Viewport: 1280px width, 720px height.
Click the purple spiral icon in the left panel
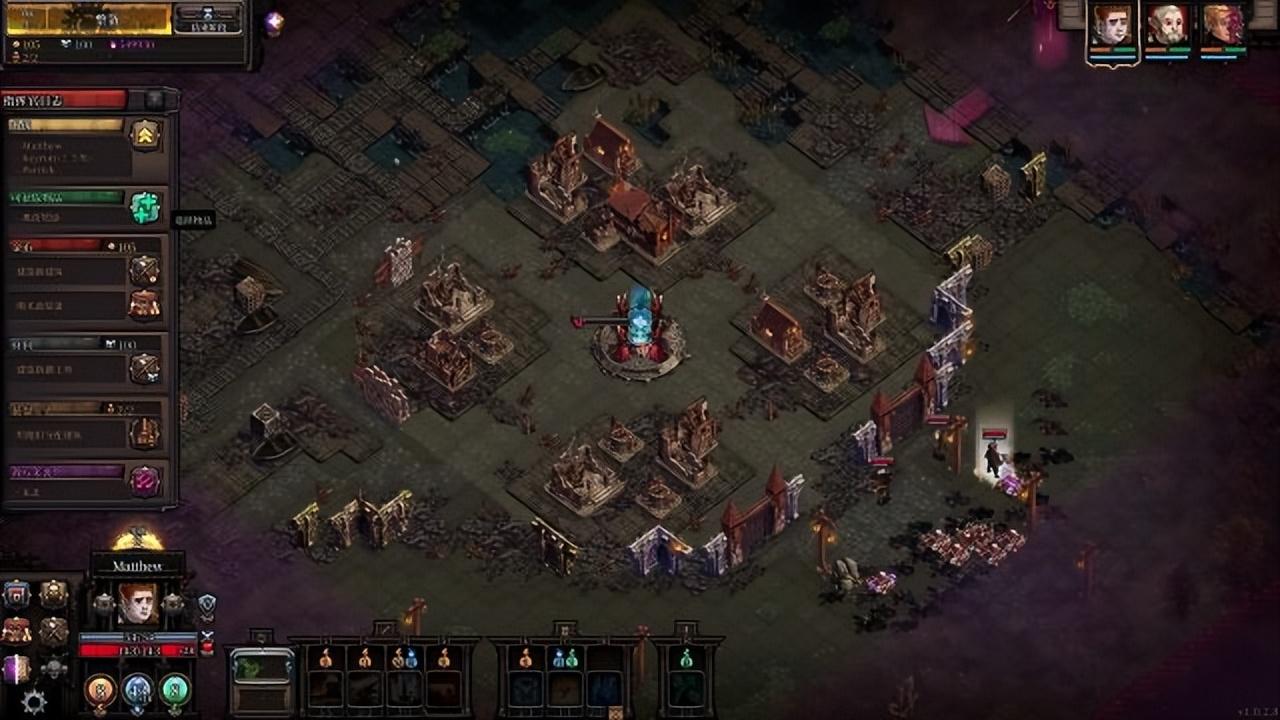click(146, 481)
